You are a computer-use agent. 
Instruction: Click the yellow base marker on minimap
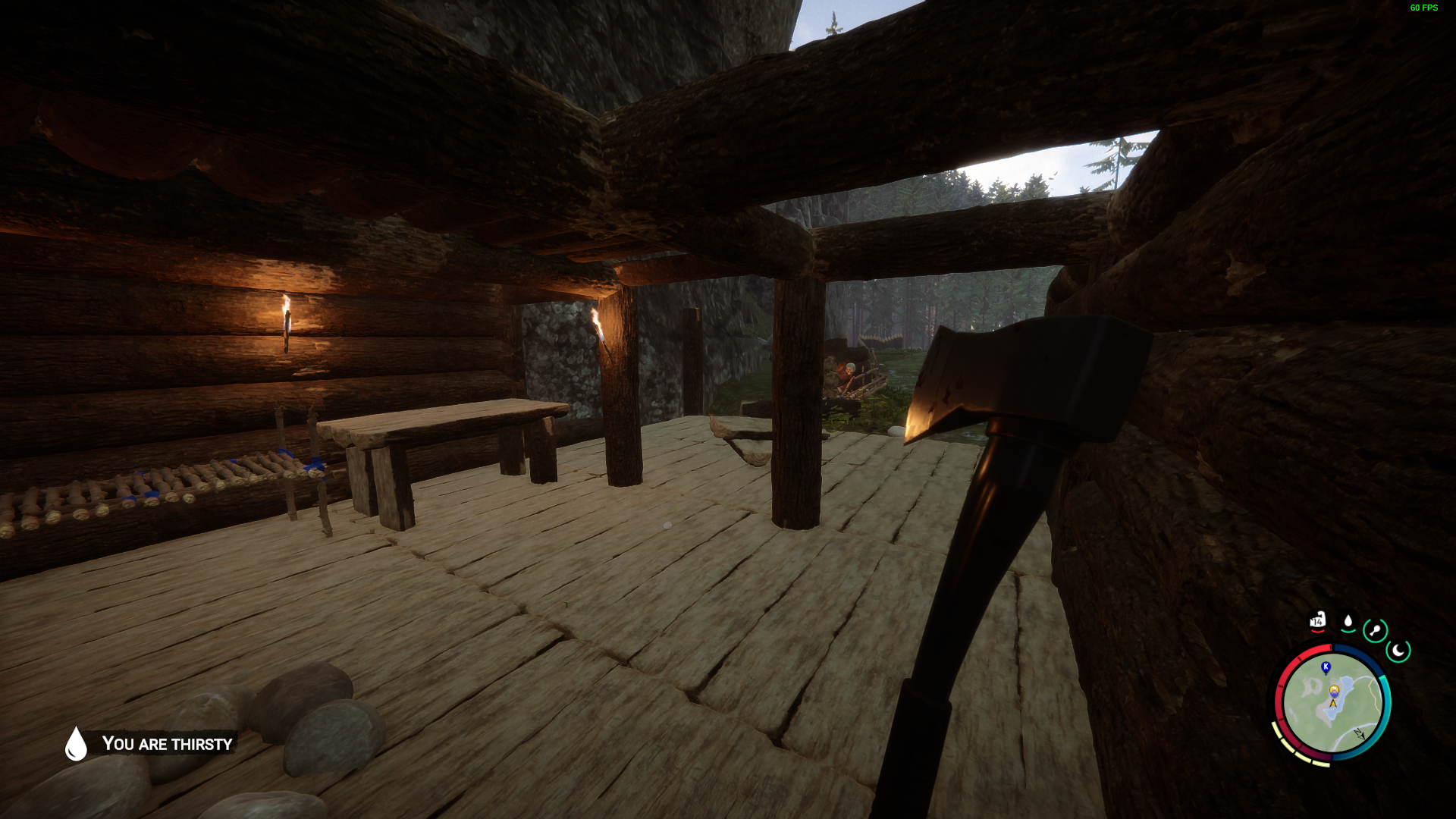pos(1334,690)
